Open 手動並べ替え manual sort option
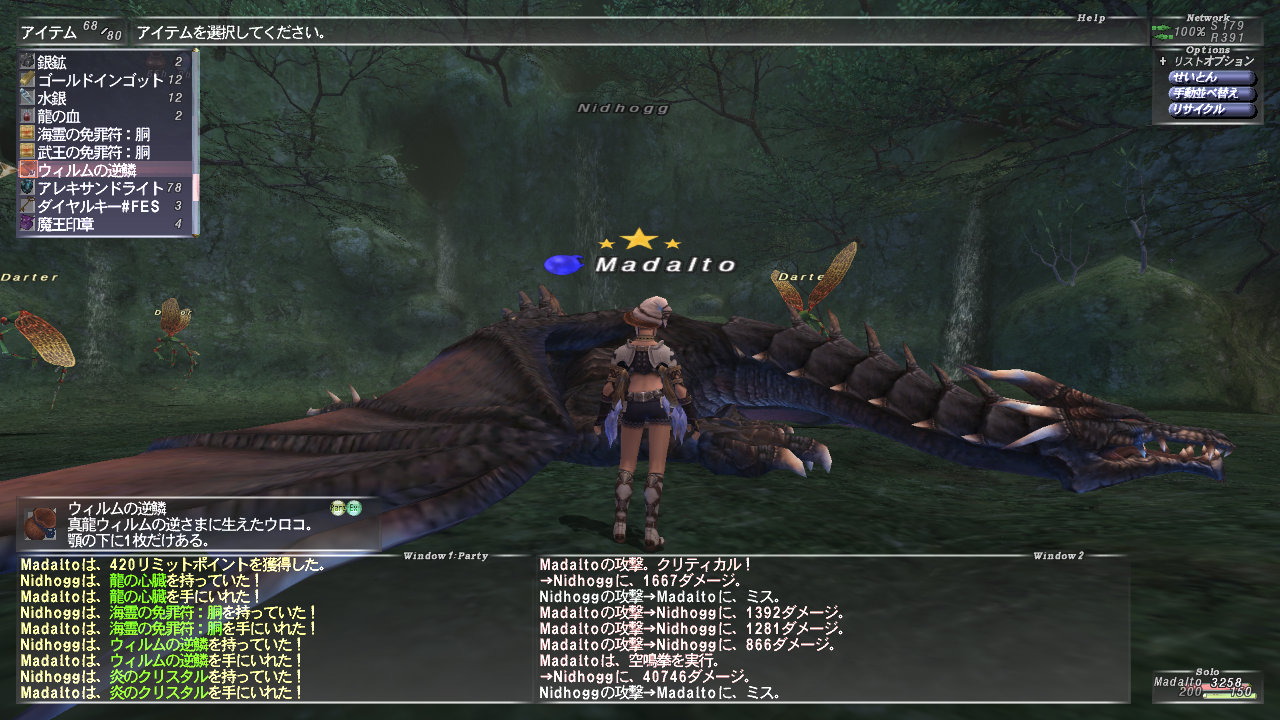 [1211, 94]
